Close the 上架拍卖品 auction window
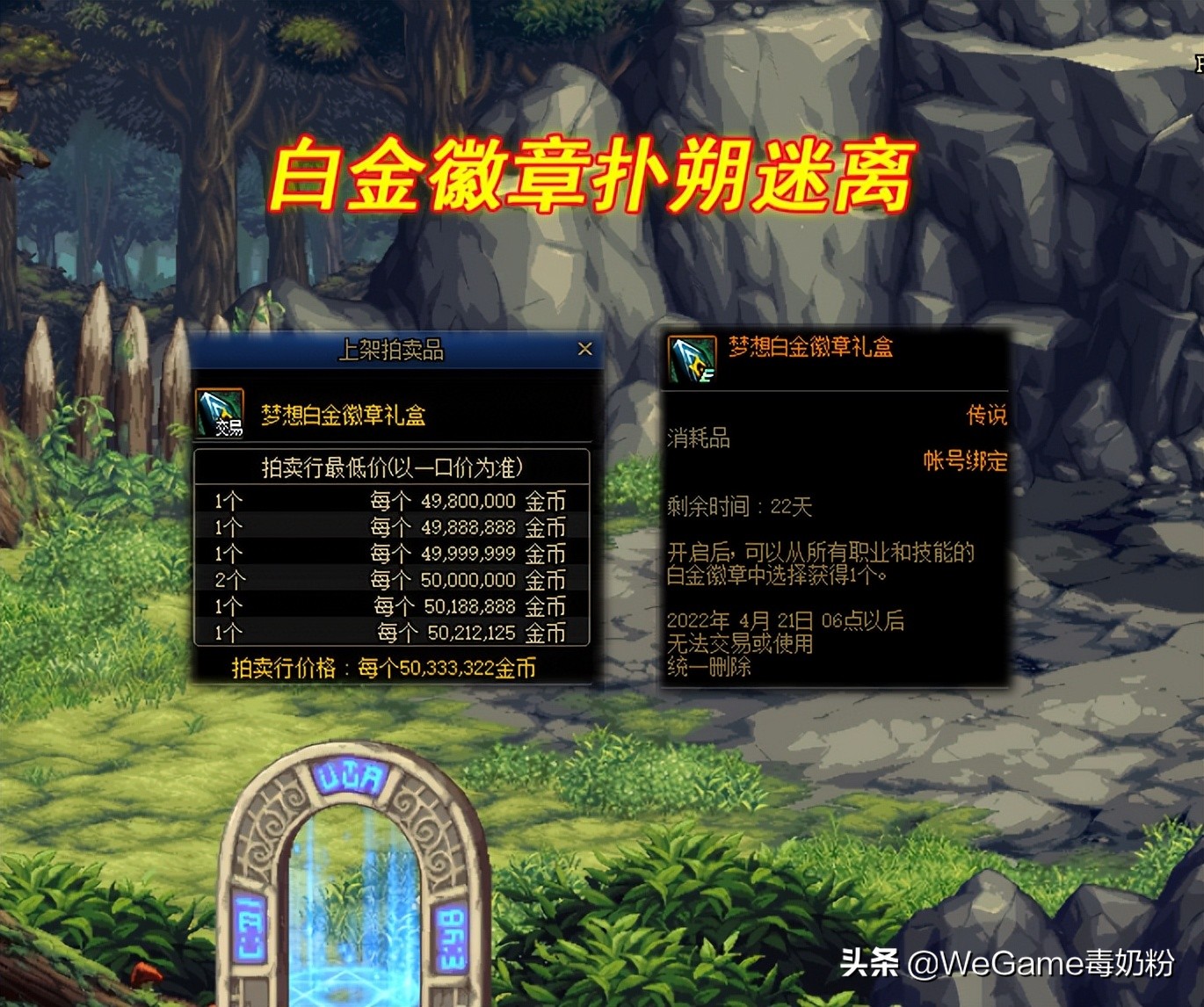Image resolution: width=1204 pixels, height=1007 pixels. (587, 348)
